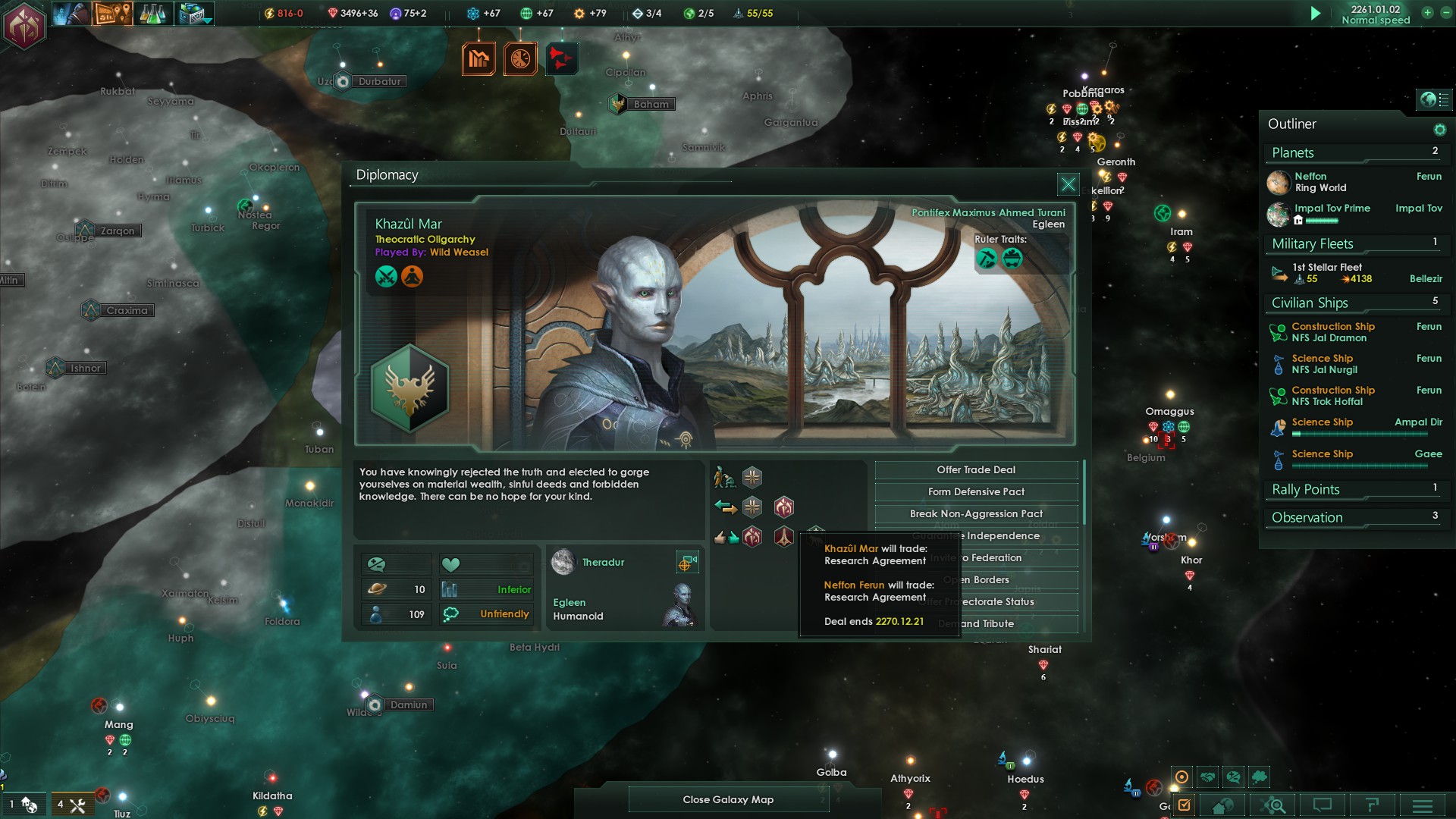Resume game with the play button
The height and width of the screenshot is (819, 1456).
[1316, 14]
